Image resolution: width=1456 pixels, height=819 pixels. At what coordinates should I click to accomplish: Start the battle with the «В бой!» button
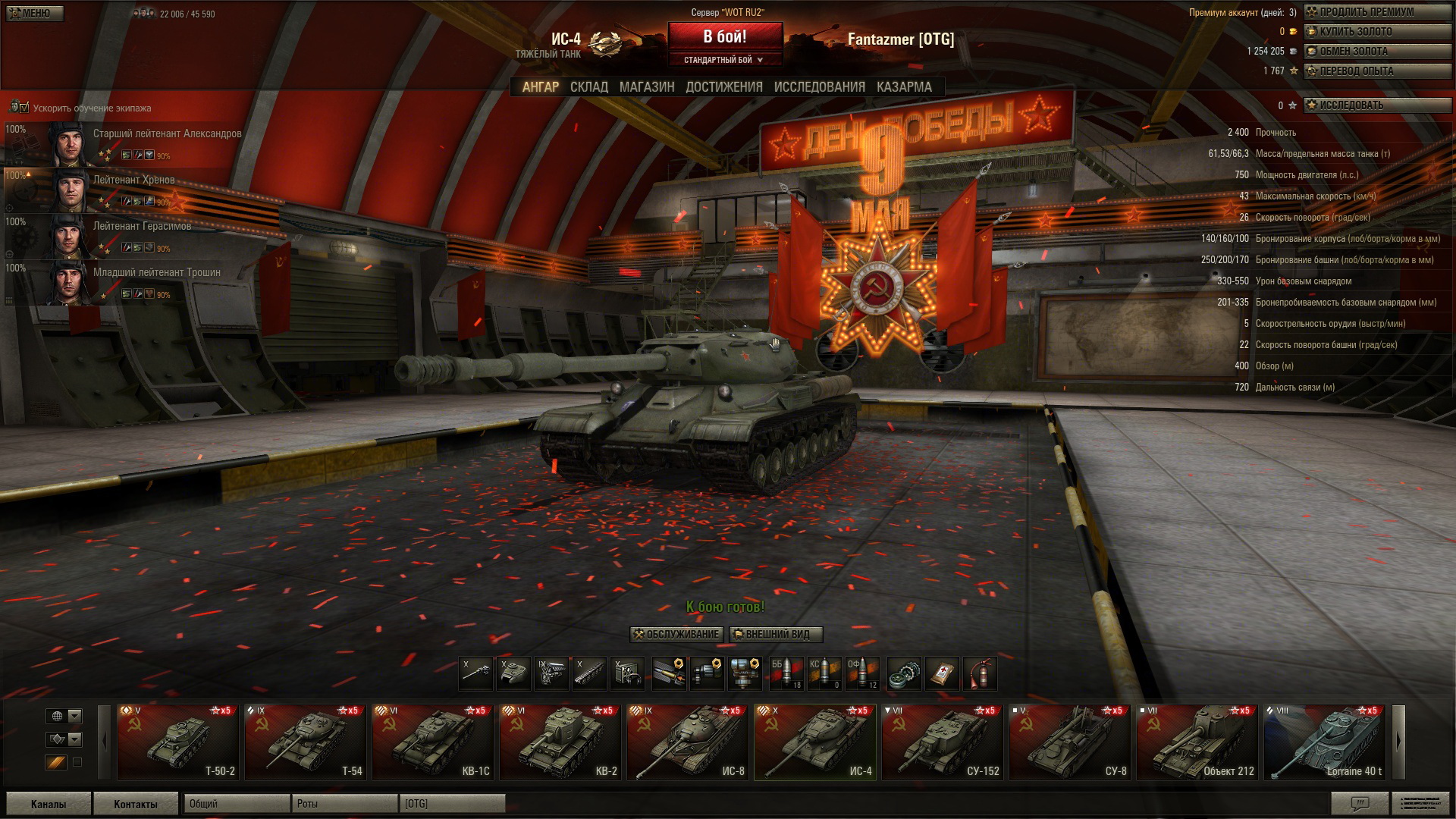click(724, 37)
